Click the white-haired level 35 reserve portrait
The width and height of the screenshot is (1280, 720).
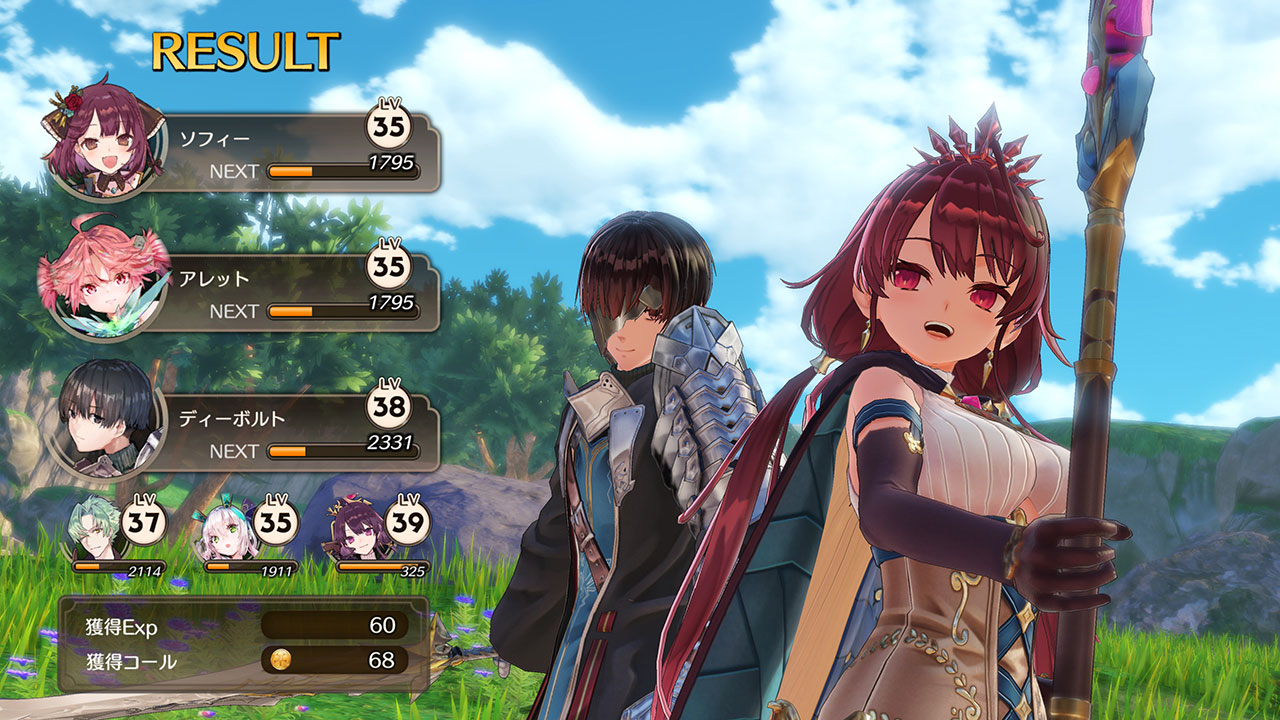(228, 530)
